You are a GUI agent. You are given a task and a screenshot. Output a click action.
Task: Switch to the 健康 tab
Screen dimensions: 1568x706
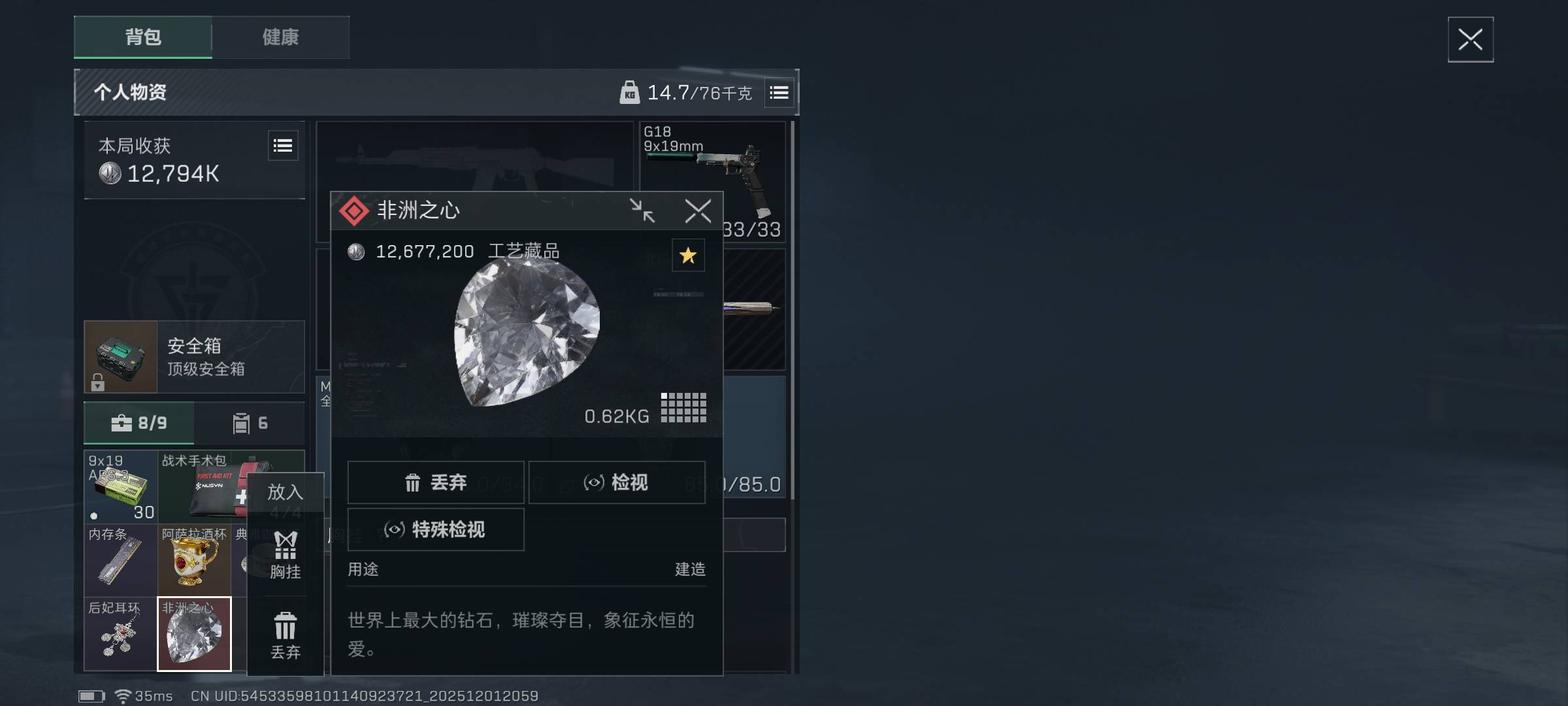click(281, 38)
